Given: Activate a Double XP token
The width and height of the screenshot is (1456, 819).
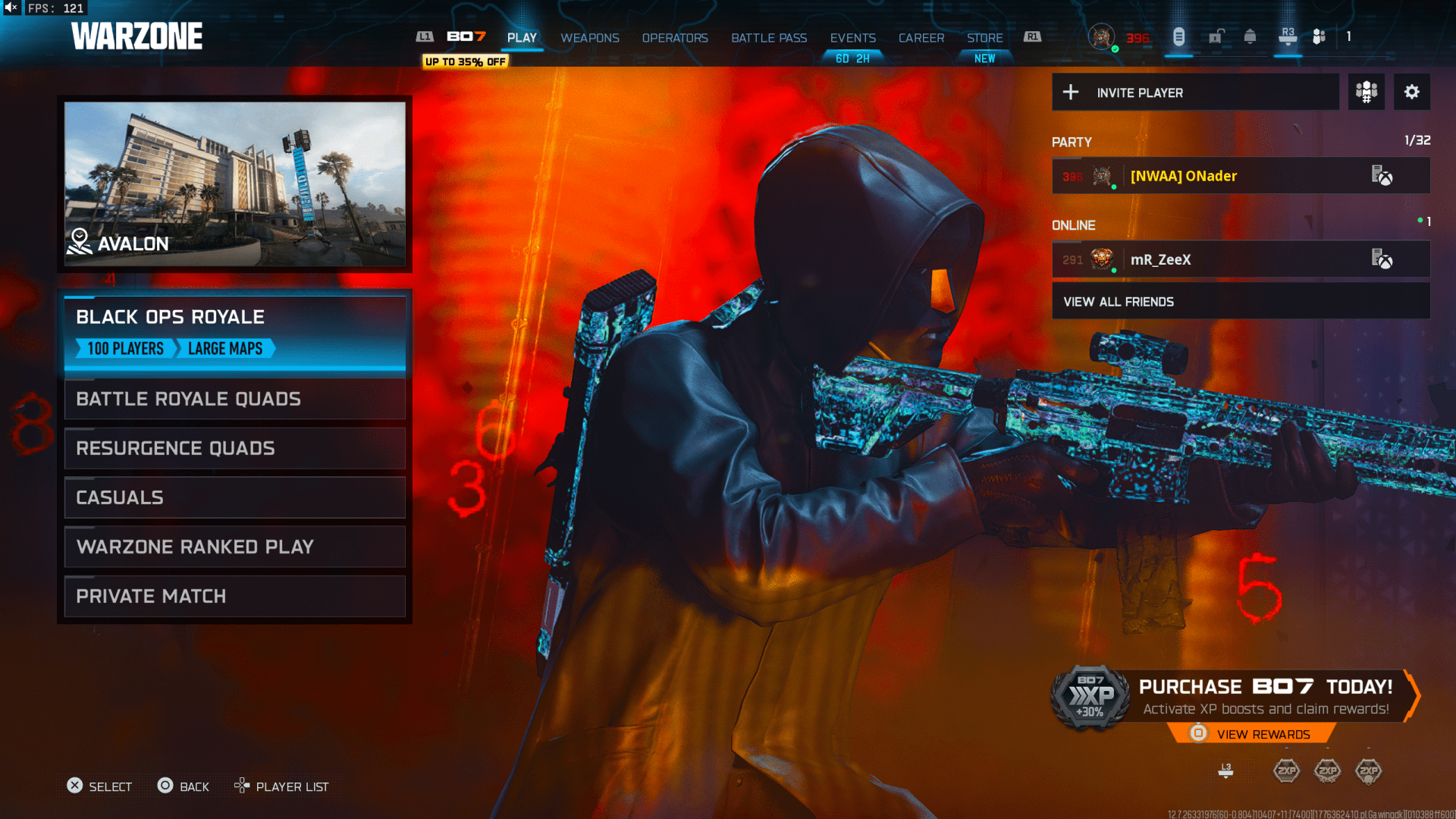Looking at the screenshot, I should [x=1287, y=770].
